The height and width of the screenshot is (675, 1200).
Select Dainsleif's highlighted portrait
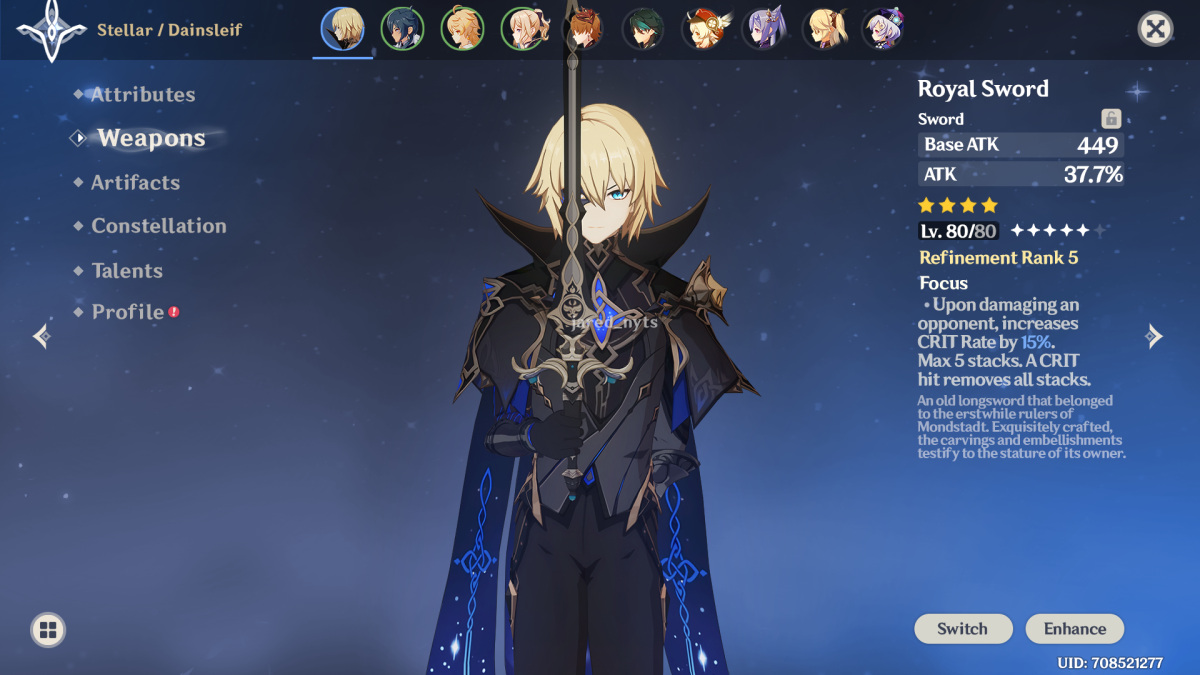point(342,29)
